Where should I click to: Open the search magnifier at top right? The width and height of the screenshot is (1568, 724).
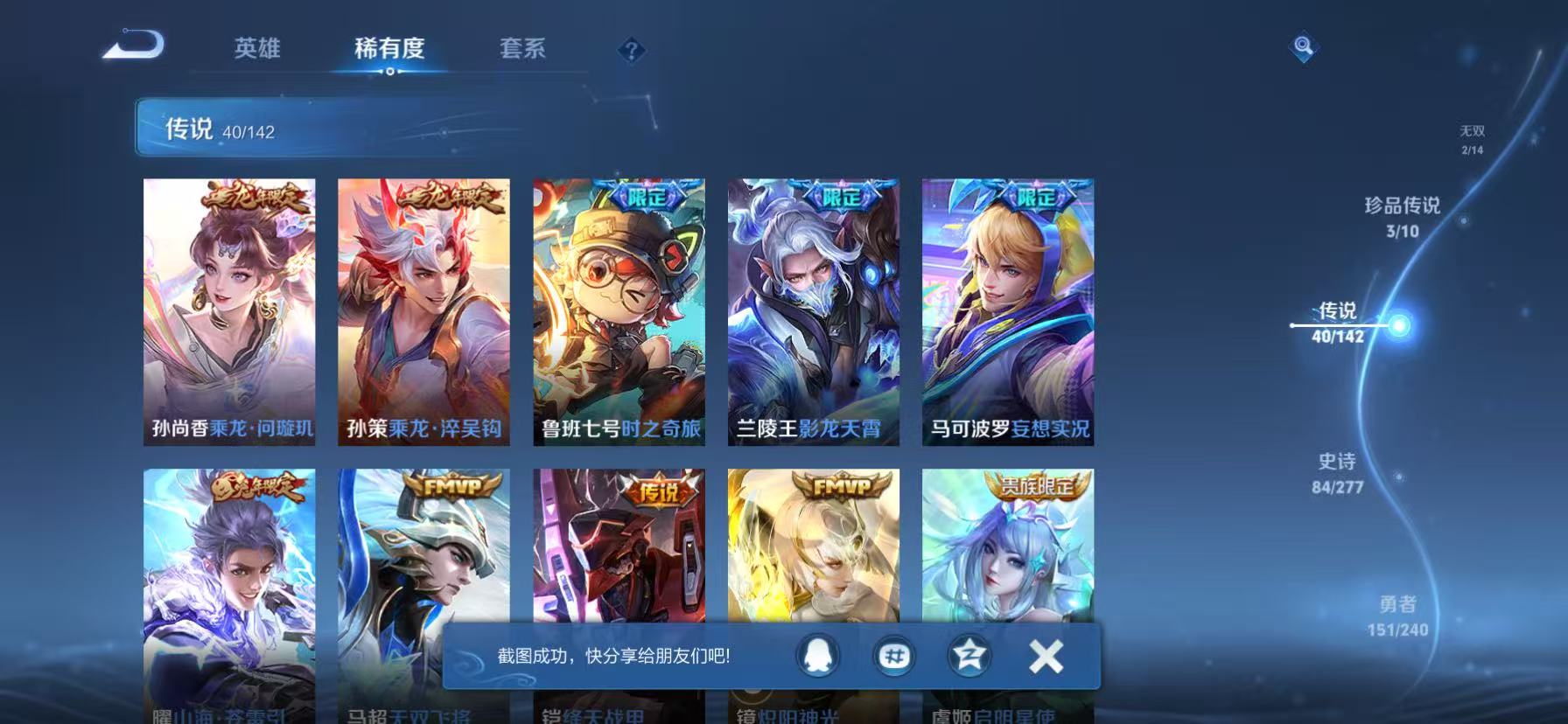1305,47
